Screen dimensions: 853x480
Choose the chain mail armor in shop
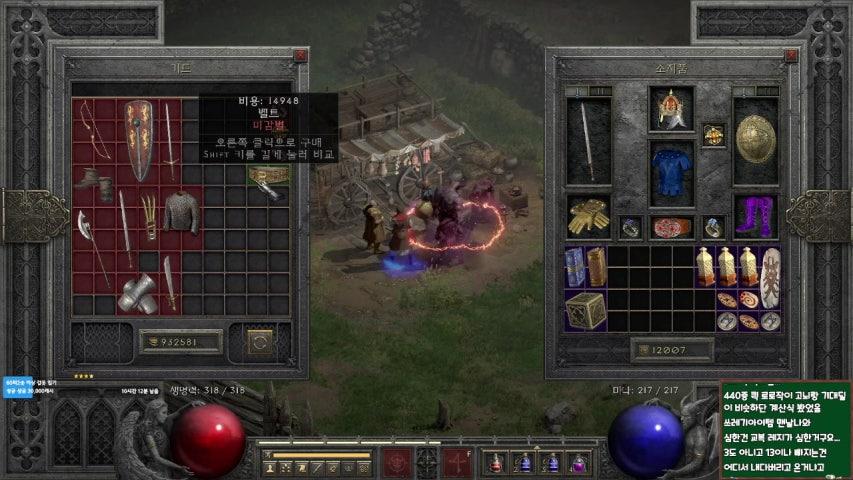181,212
